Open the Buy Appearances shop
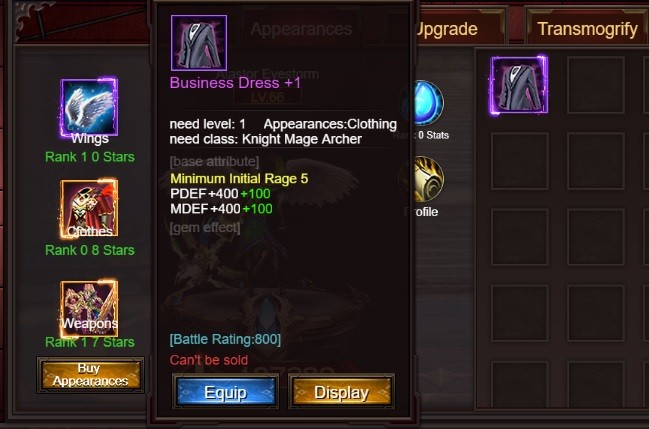Image resolution: width=649 pixels, height=429 pixels. 90,375
